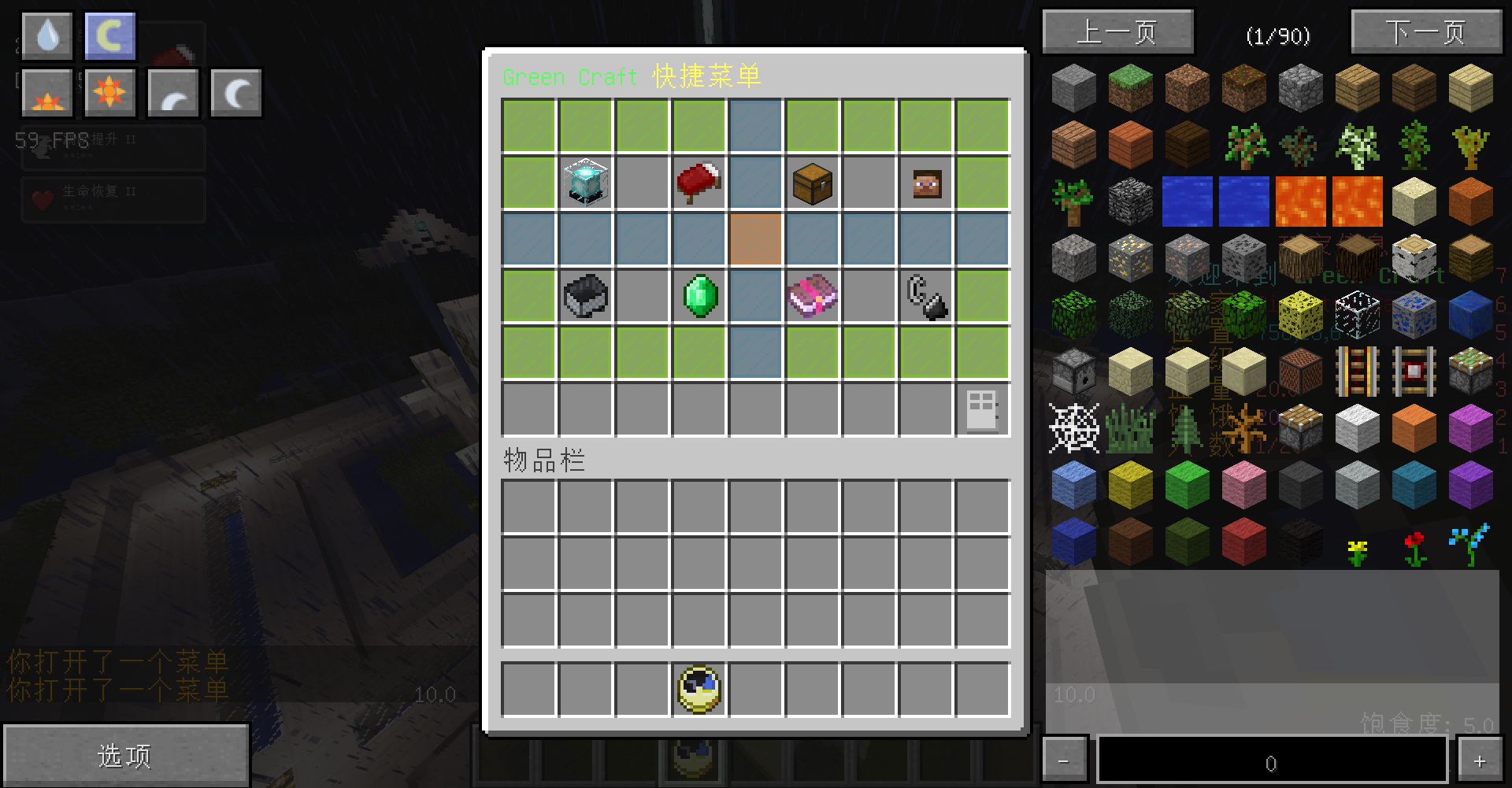Decrease item quantity with the minus button
The width and height of the screenshot is (1512, 788).
pyautogui.click(x=1064, y=761)
